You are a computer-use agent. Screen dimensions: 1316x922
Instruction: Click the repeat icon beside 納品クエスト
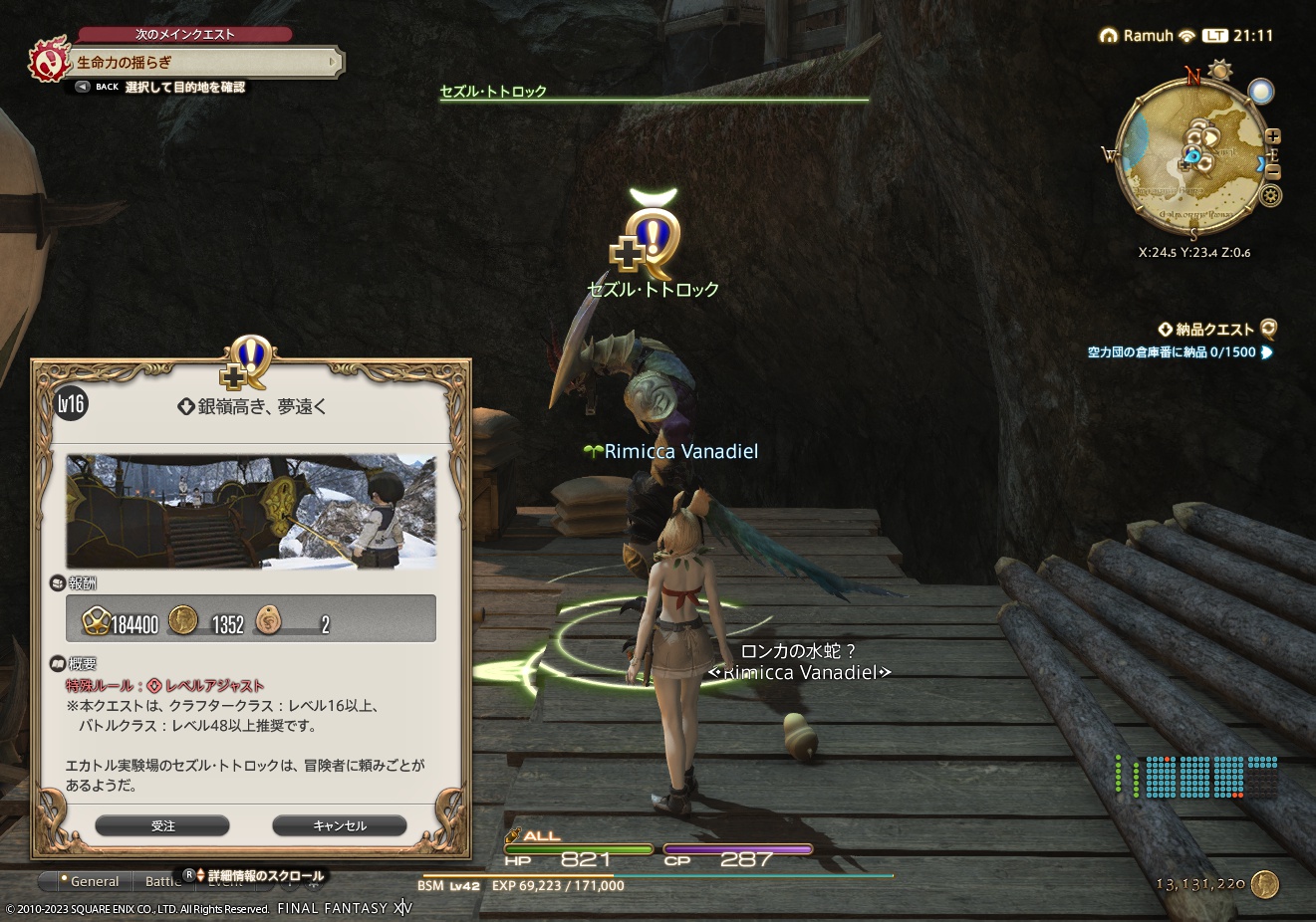click(1267, 329)
